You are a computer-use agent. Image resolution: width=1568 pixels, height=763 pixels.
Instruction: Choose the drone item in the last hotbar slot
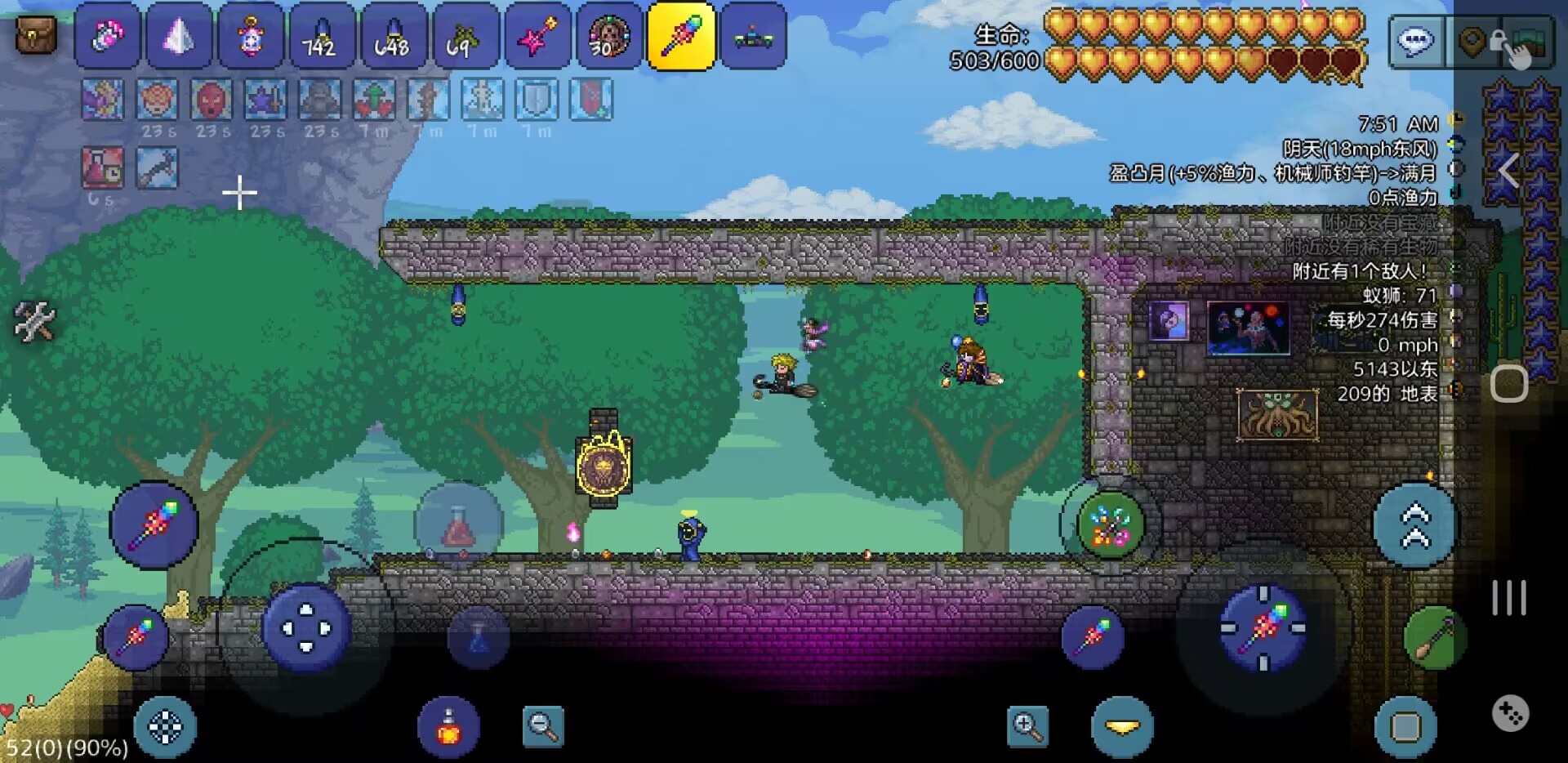753,37
